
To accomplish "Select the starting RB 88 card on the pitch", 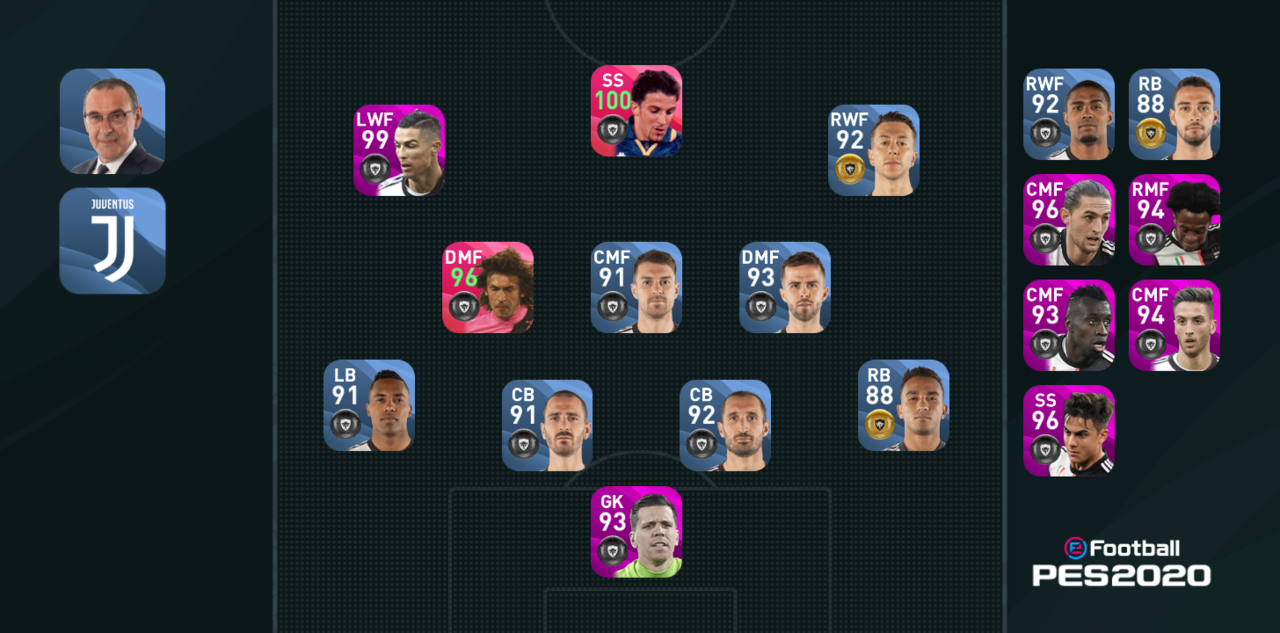I will (x=903, y=405).
